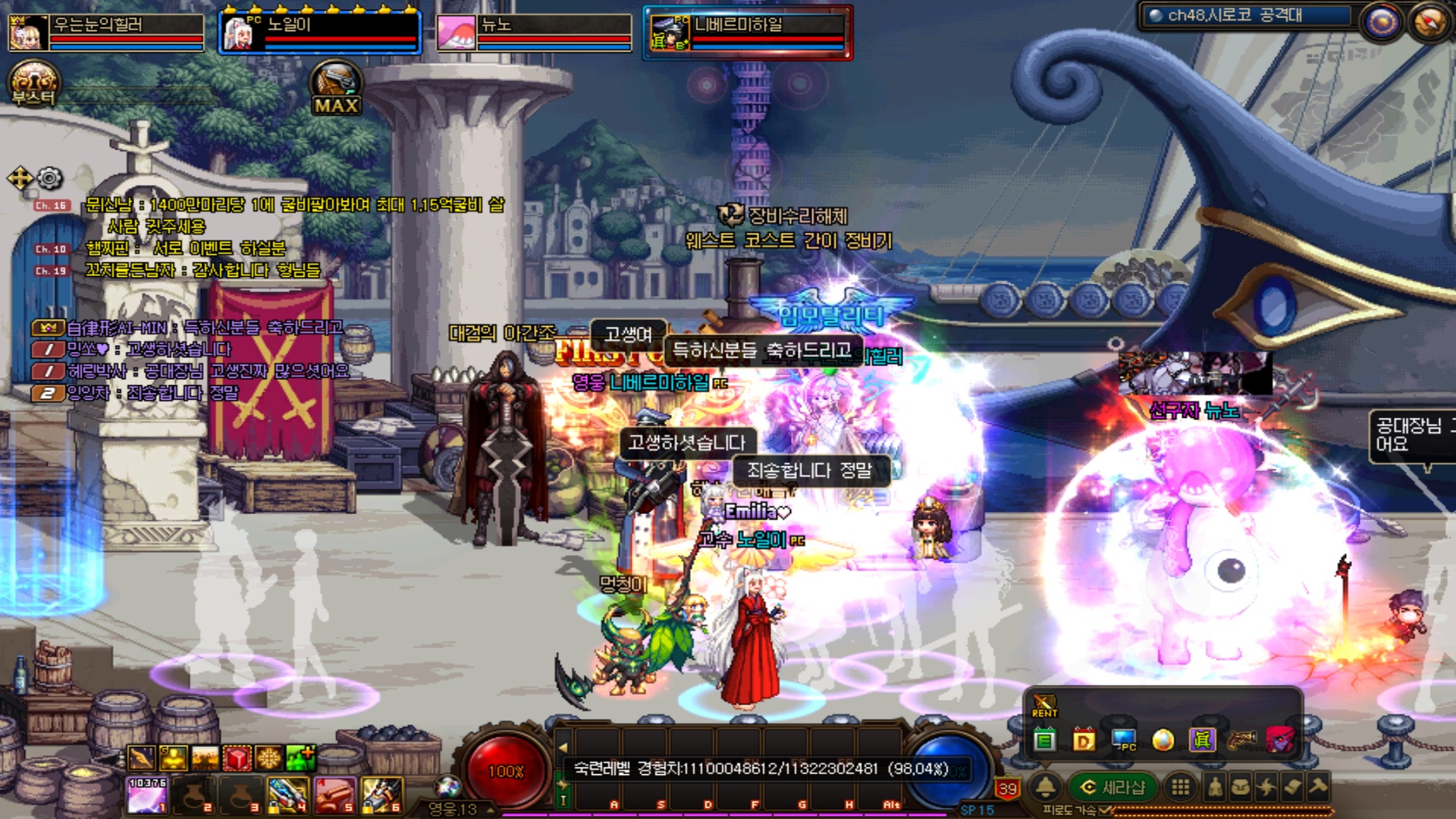Open the inventory bag icon
Viewport: 1456px width, 819px height.
1241,787
